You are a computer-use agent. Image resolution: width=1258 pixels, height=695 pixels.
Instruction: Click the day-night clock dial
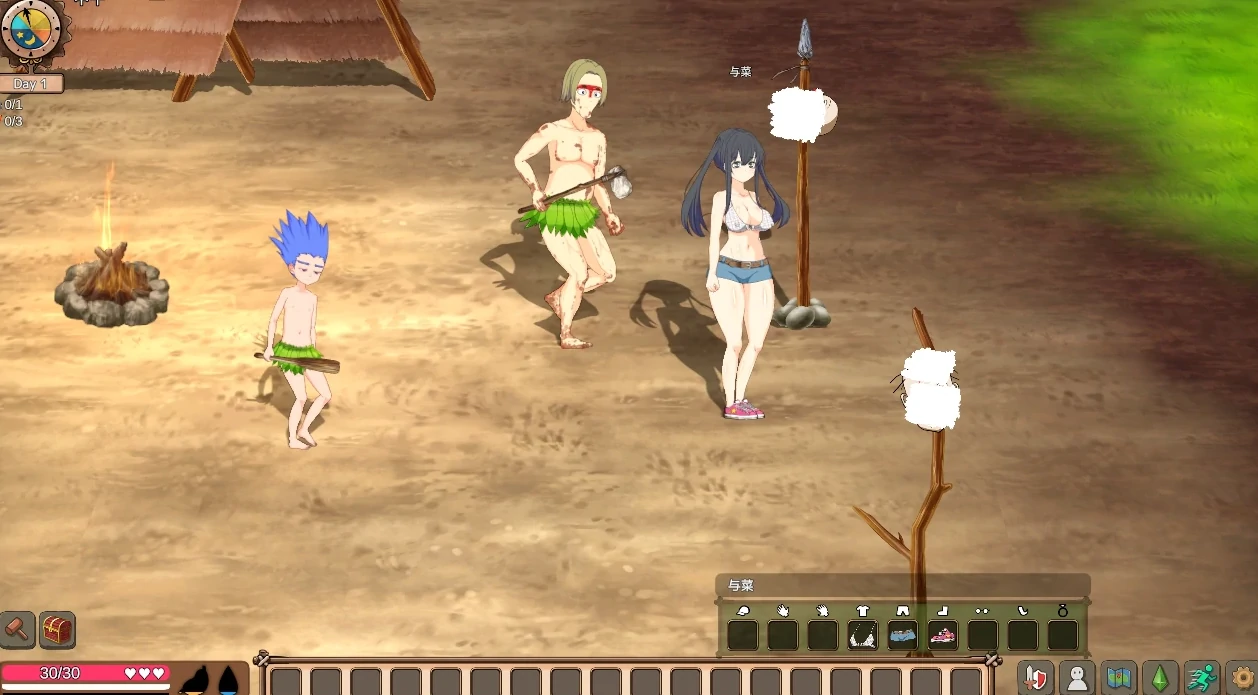click(x=32, y=30)
